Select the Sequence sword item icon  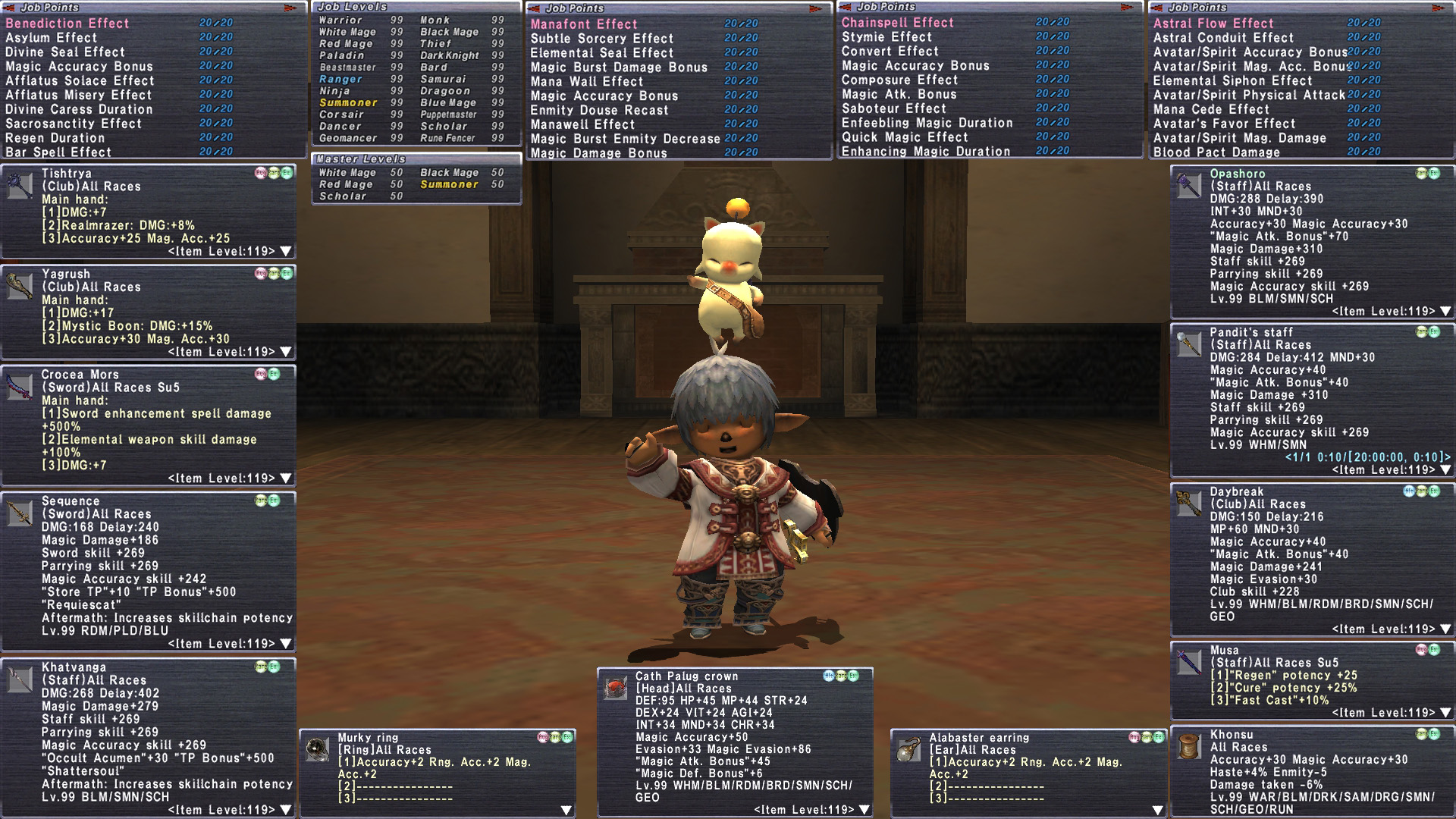tap(20, 513)
